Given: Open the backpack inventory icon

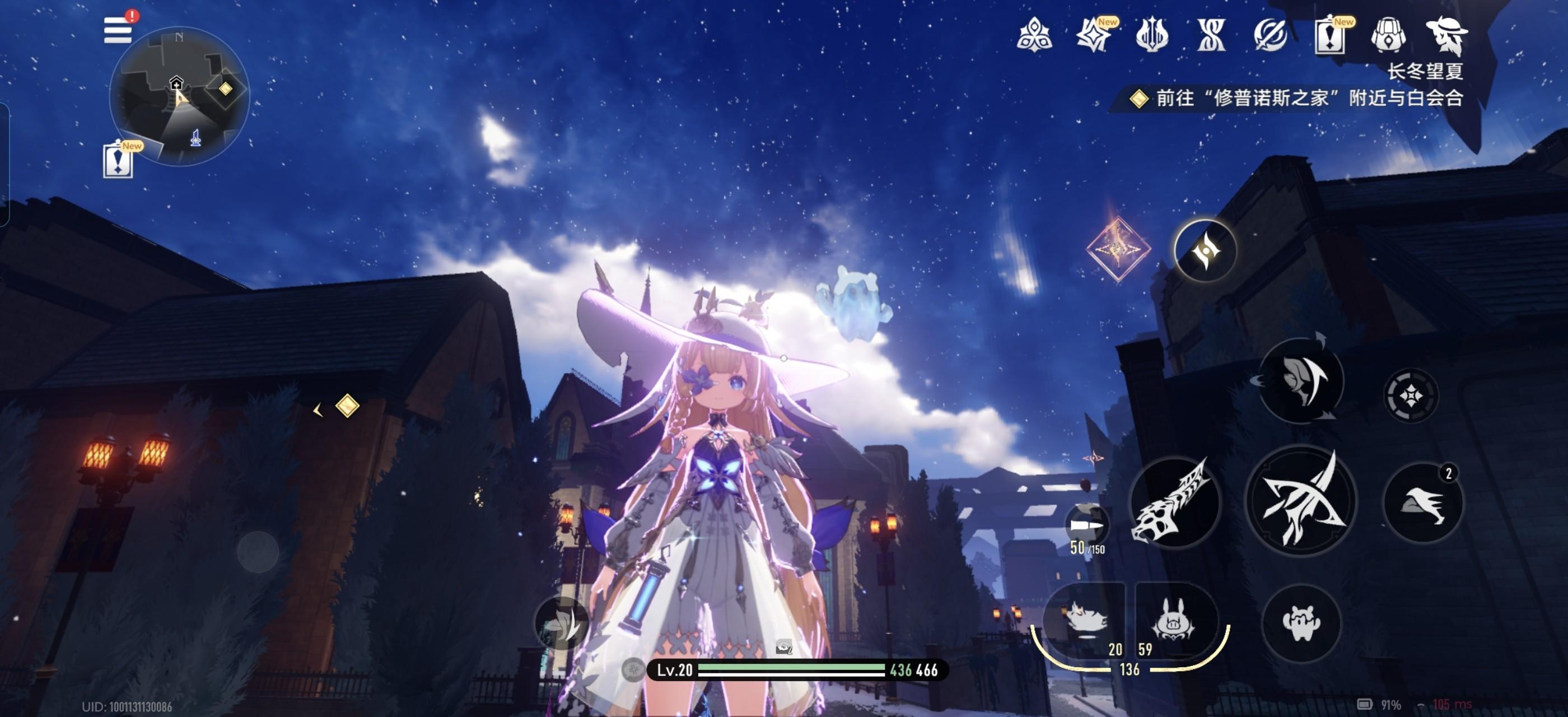Looking at the screenshot, I should 1388,35.
